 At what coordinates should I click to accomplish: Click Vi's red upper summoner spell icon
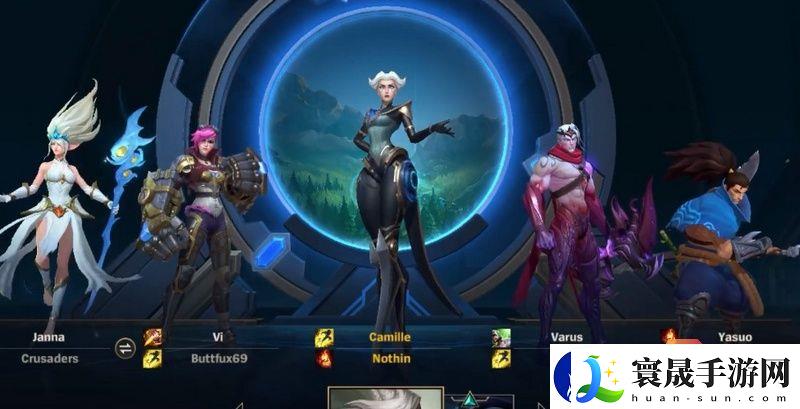click(152, 338)
